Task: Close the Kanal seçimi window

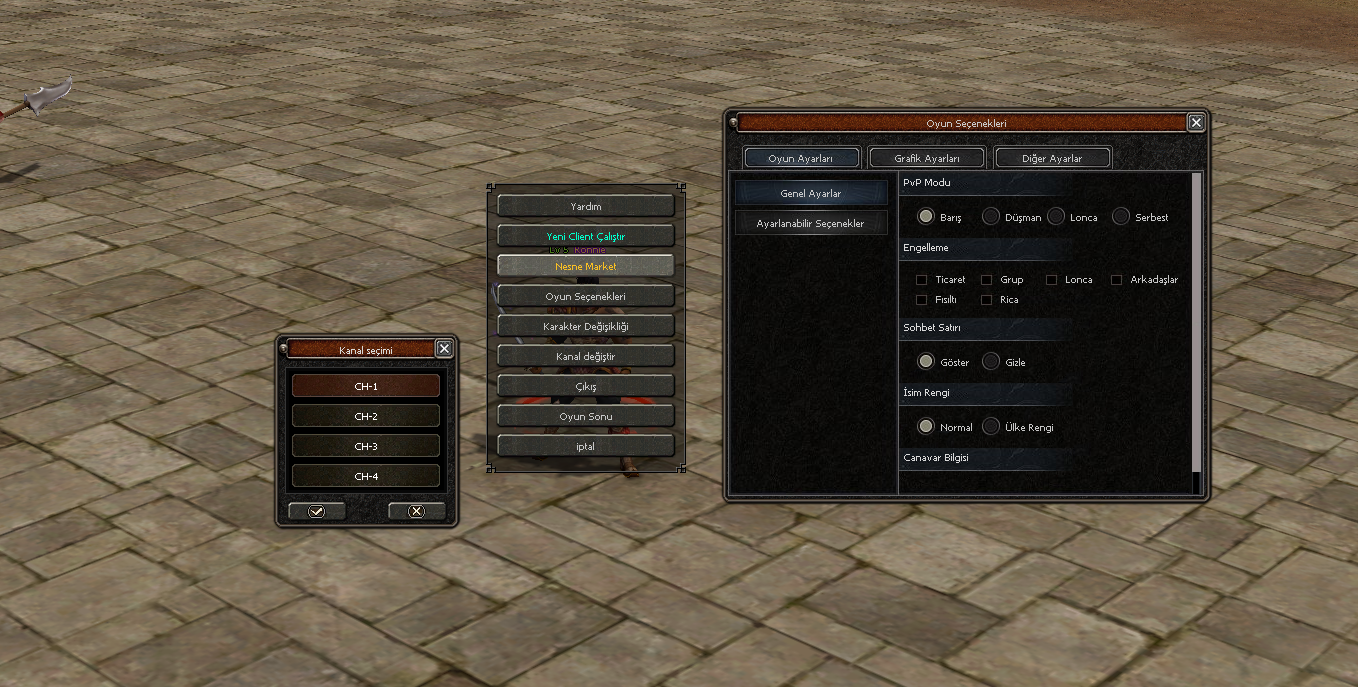Action: tap(444, 348)
